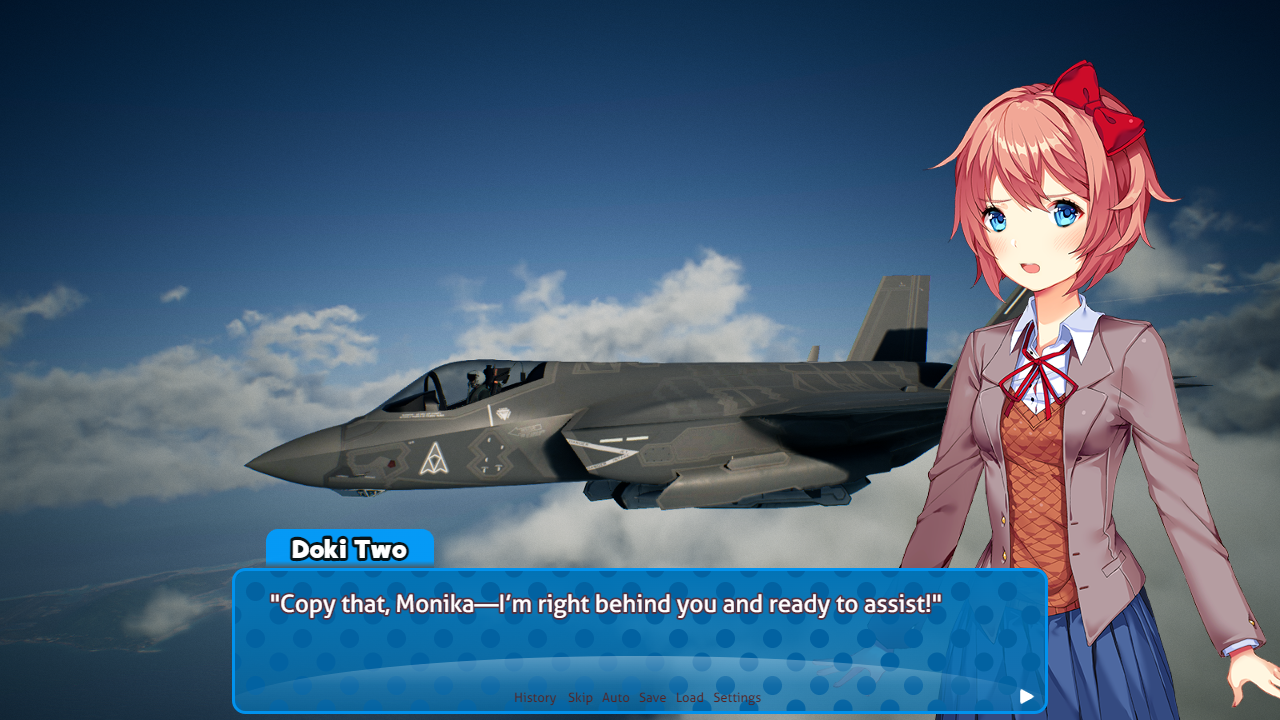Viewport: 1280px width, 720px height.
Task: Activate Skip to fast-forward dialogue
Action: (580, 698)
